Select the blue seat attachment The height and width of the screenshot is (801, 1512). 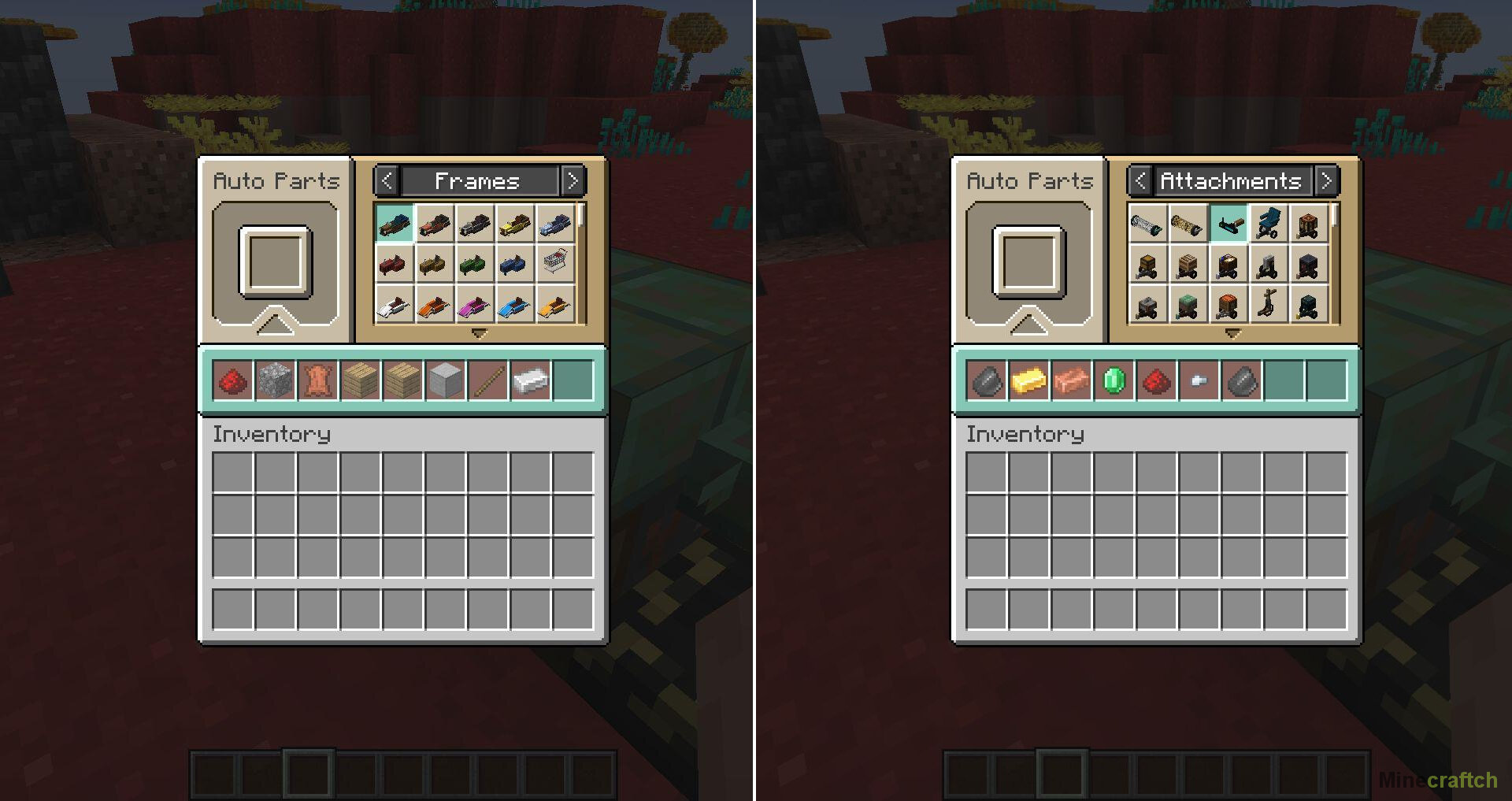[1268, 224]
